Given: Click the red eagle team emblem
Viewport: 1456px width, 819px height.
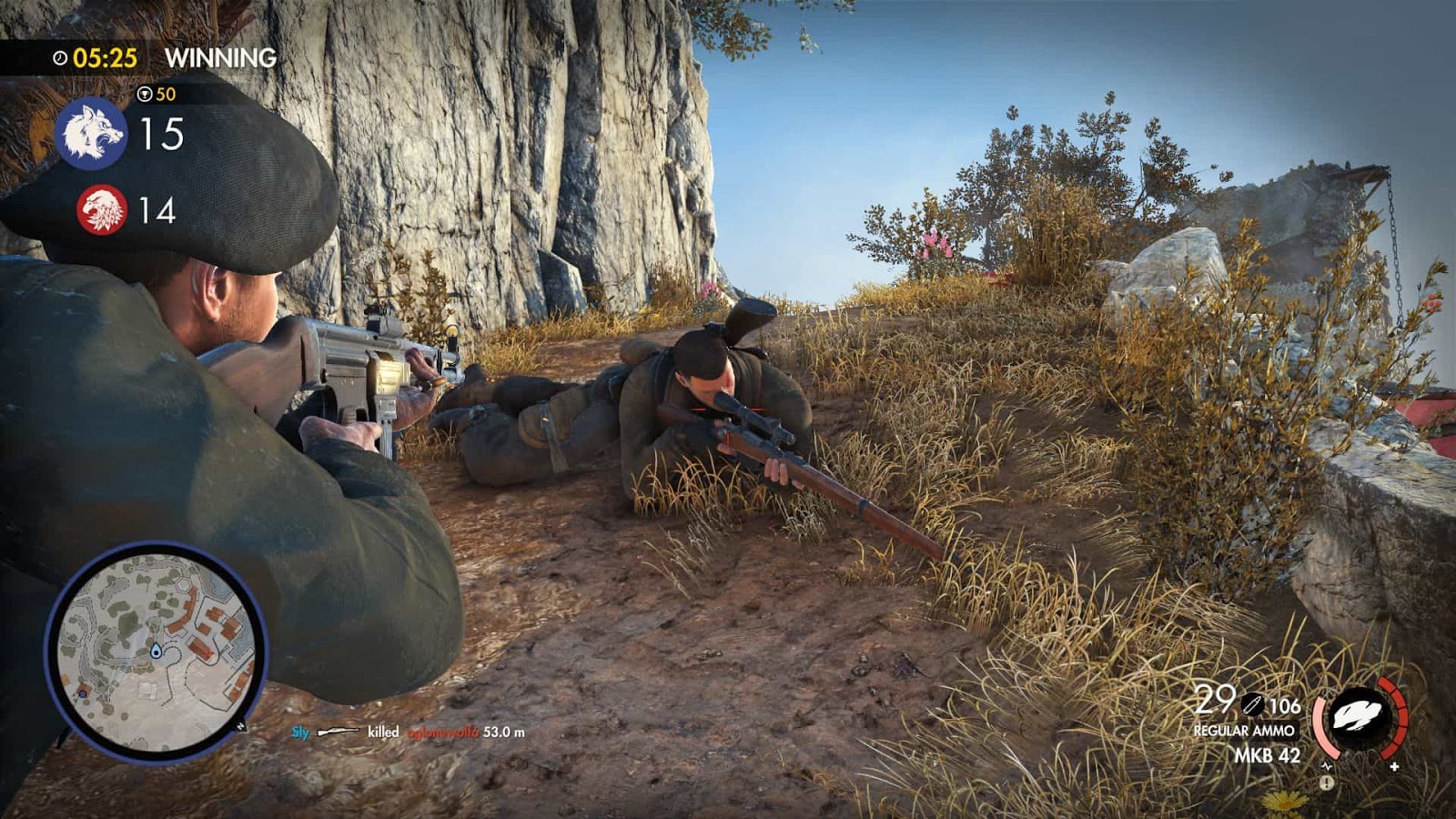Looking at the screenshot, I should (101, 211).
